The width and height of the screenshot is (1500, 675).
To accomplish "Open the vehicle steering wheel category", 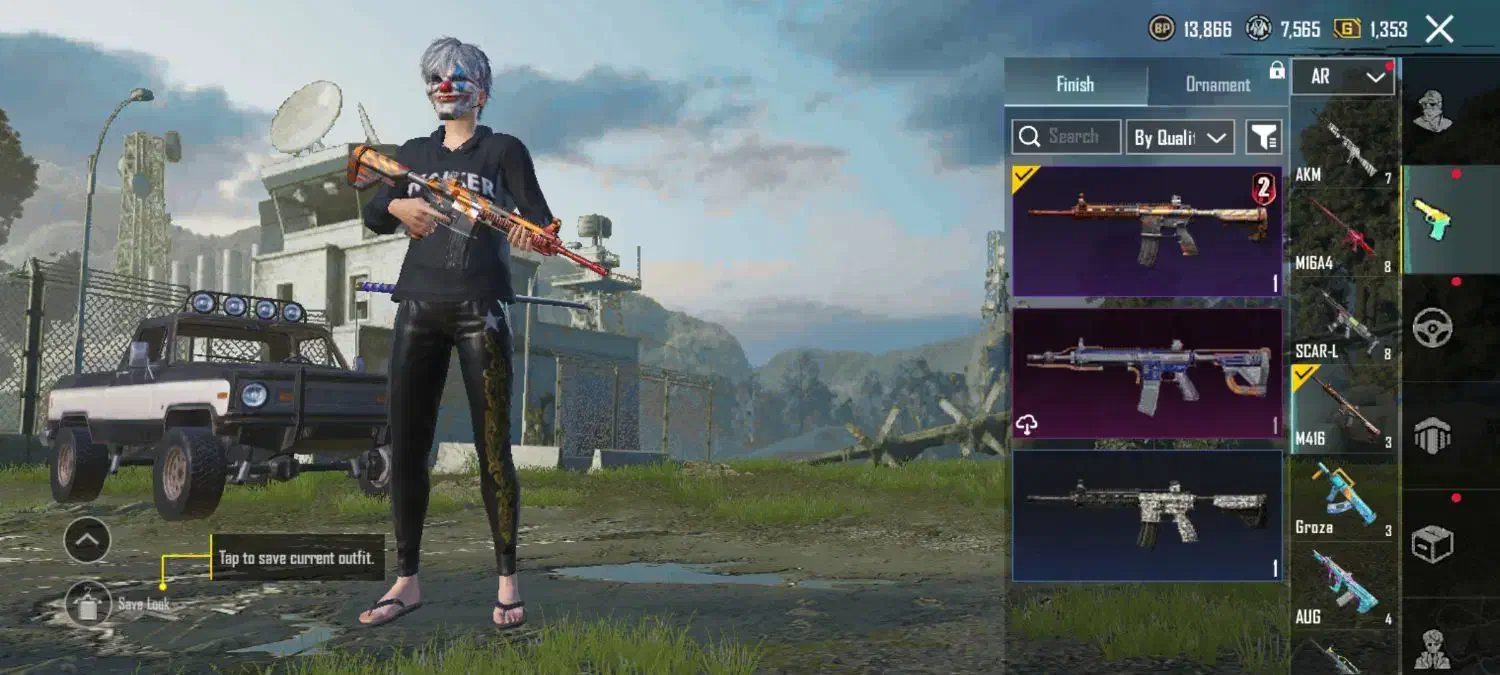I will coord(1433,327).
